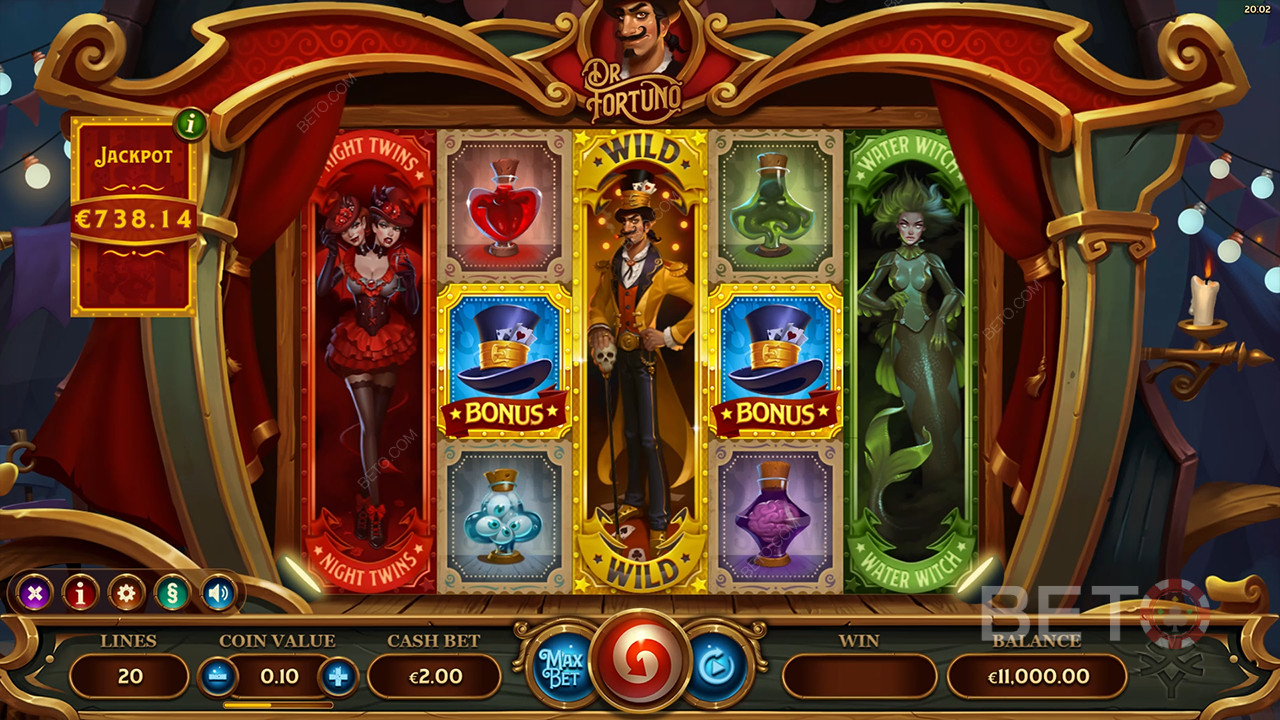Screen dimensions: 1280x720
Task: Spin the reels with the red button
Action: [640, 664]
